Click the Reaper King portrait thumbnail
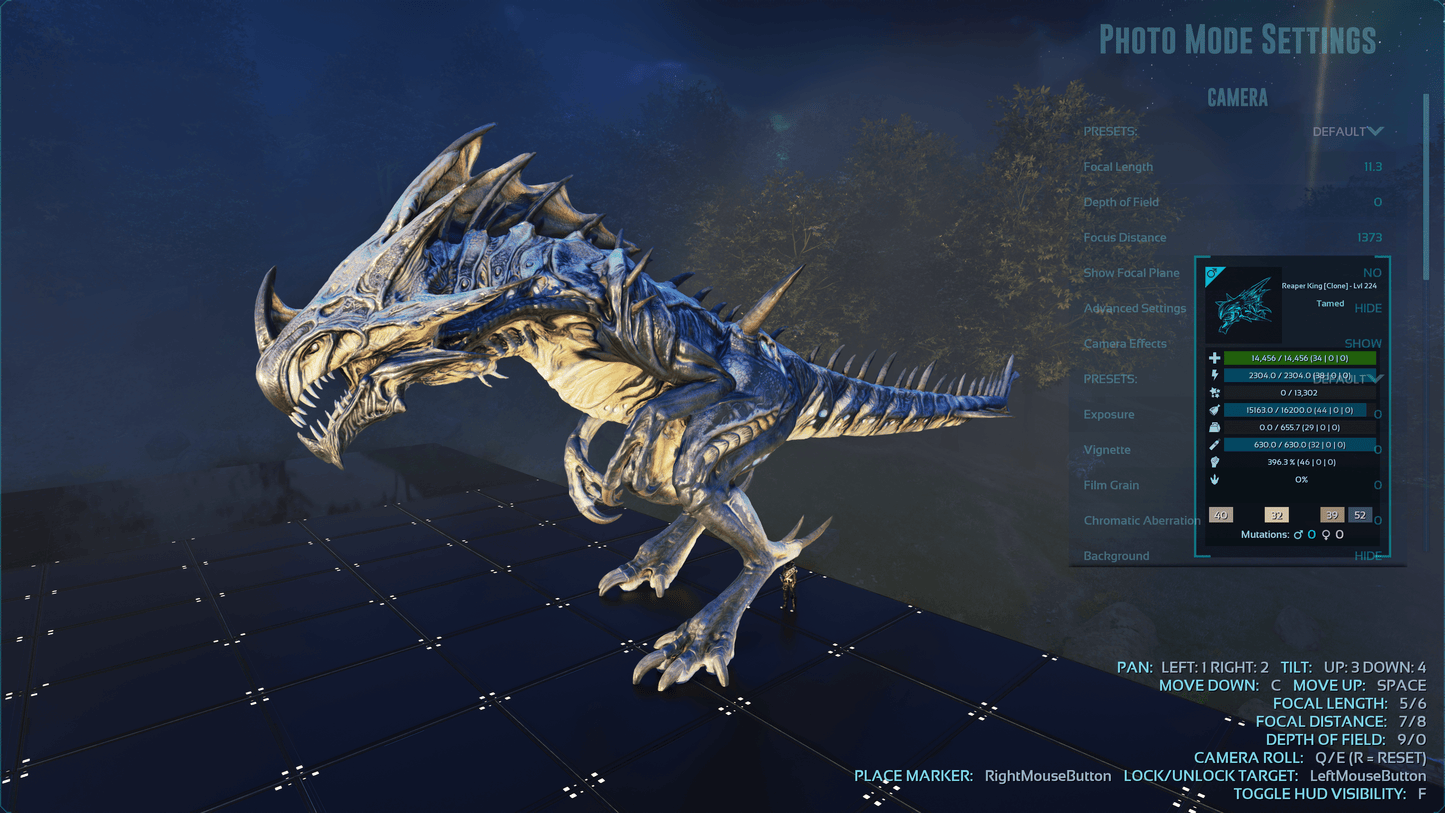1445x813 pixels. coord(1244,304)
